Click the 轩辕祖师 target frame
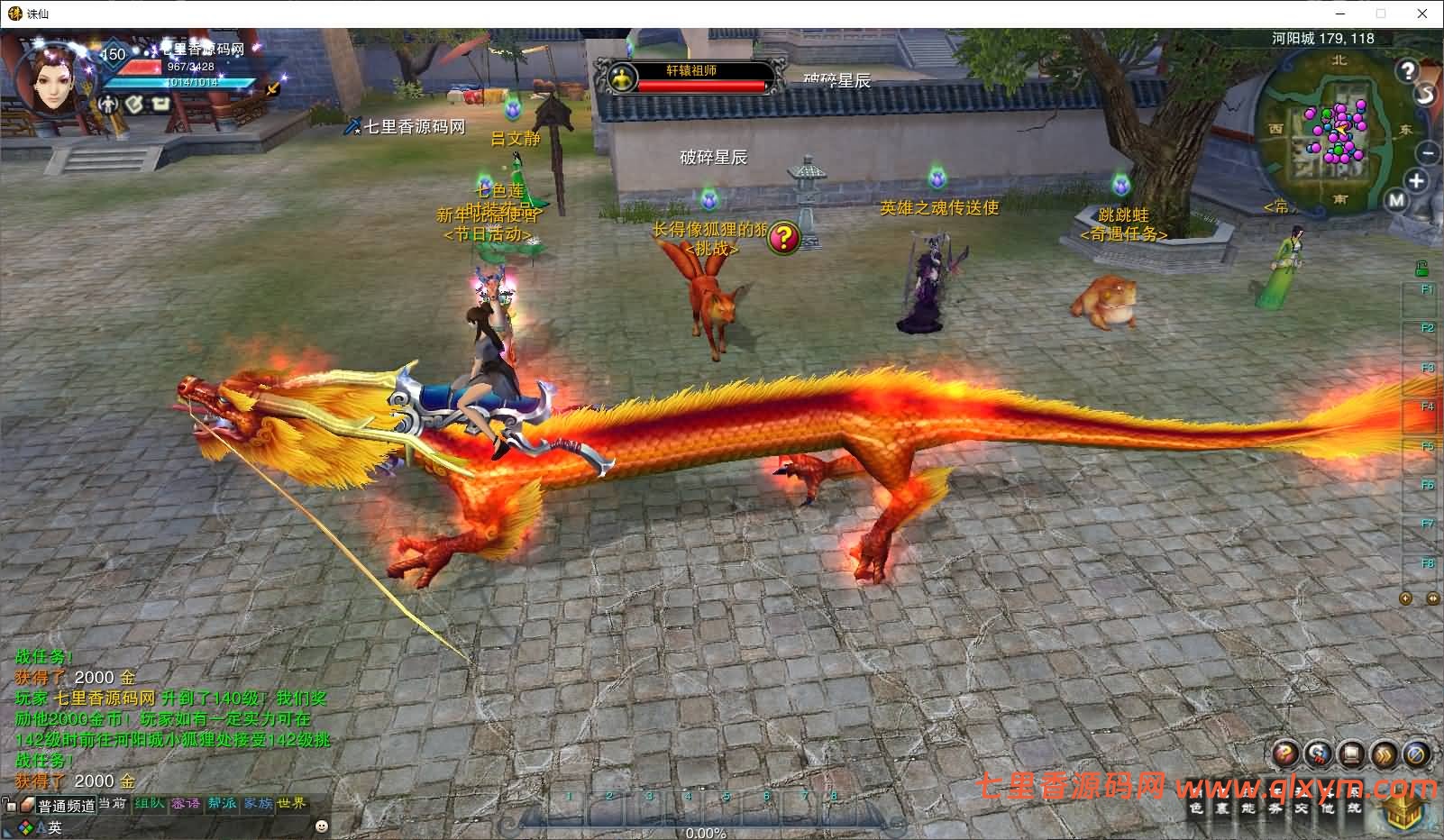Viewport: 1444px width, 840px height. (691, 78)
